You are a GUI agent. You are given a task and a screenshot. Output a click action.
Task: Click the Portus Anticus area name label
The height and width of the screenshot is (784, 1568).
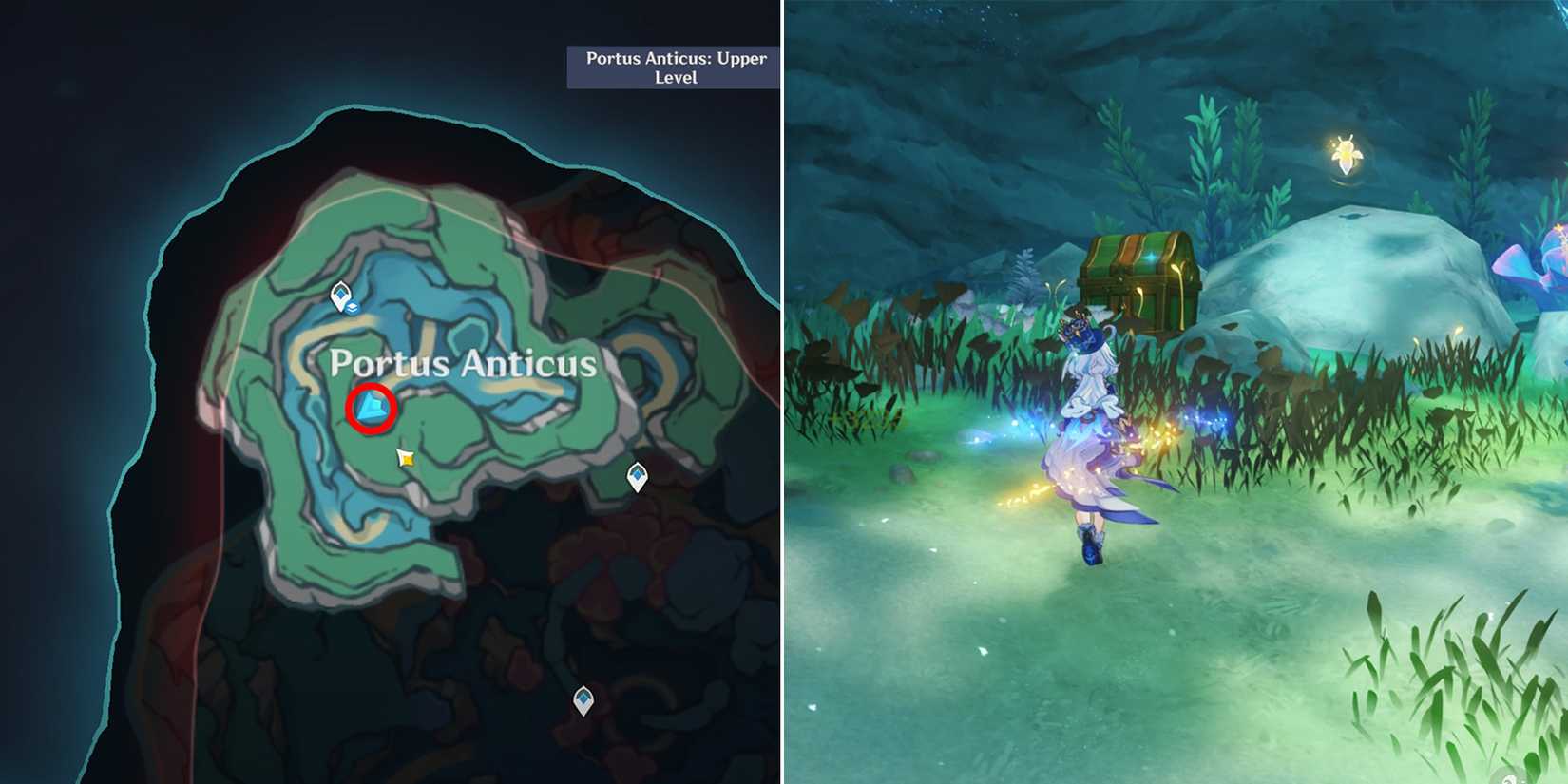point(465,364)
